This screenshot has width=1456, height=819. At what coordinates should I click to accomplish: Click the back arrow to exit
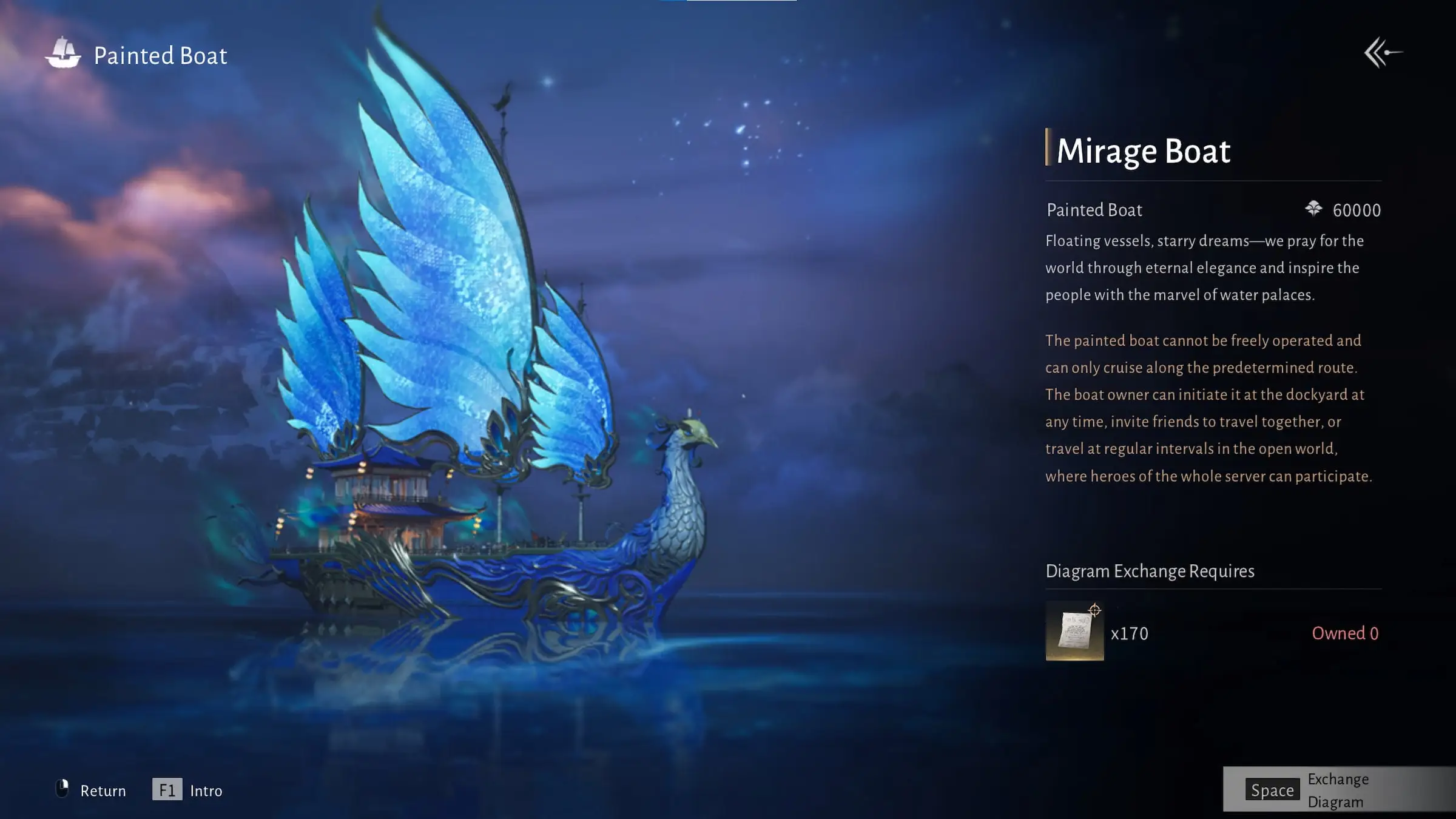1383,53
